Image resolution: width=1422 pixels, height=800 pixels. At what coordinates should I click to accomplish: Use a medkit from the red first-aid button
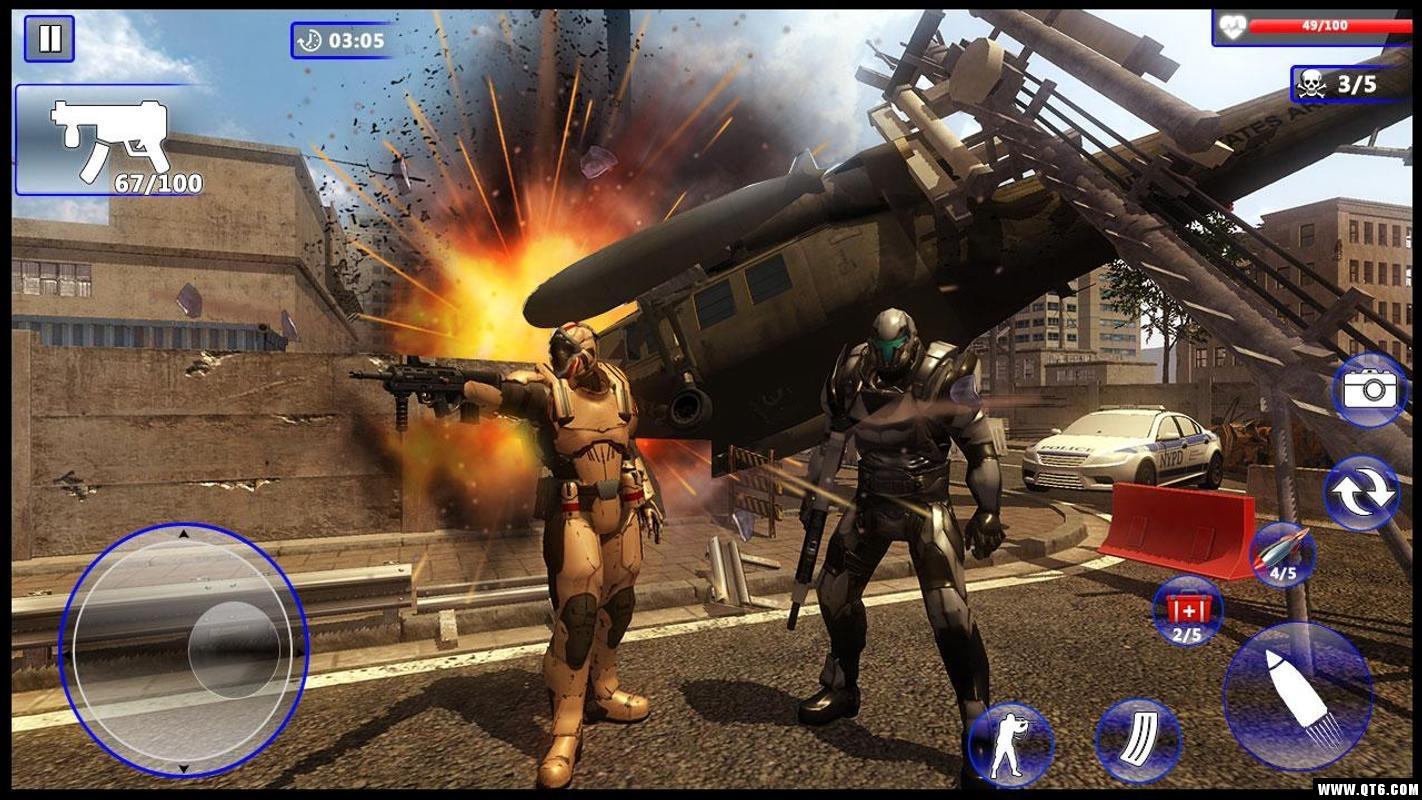pos(1187,611)
